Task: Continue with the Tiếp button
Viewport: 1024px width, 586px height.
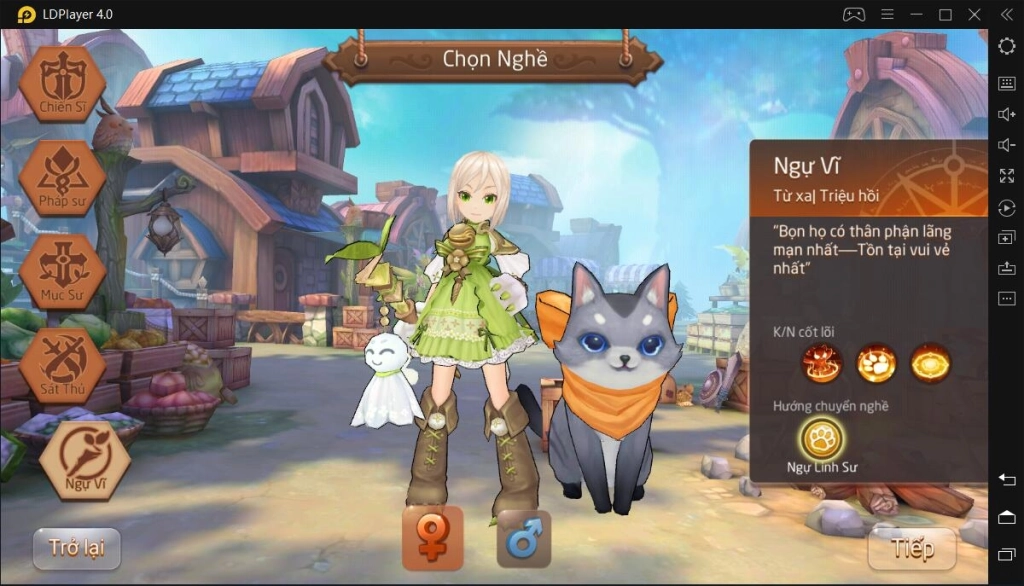Action: coord(911,548)
